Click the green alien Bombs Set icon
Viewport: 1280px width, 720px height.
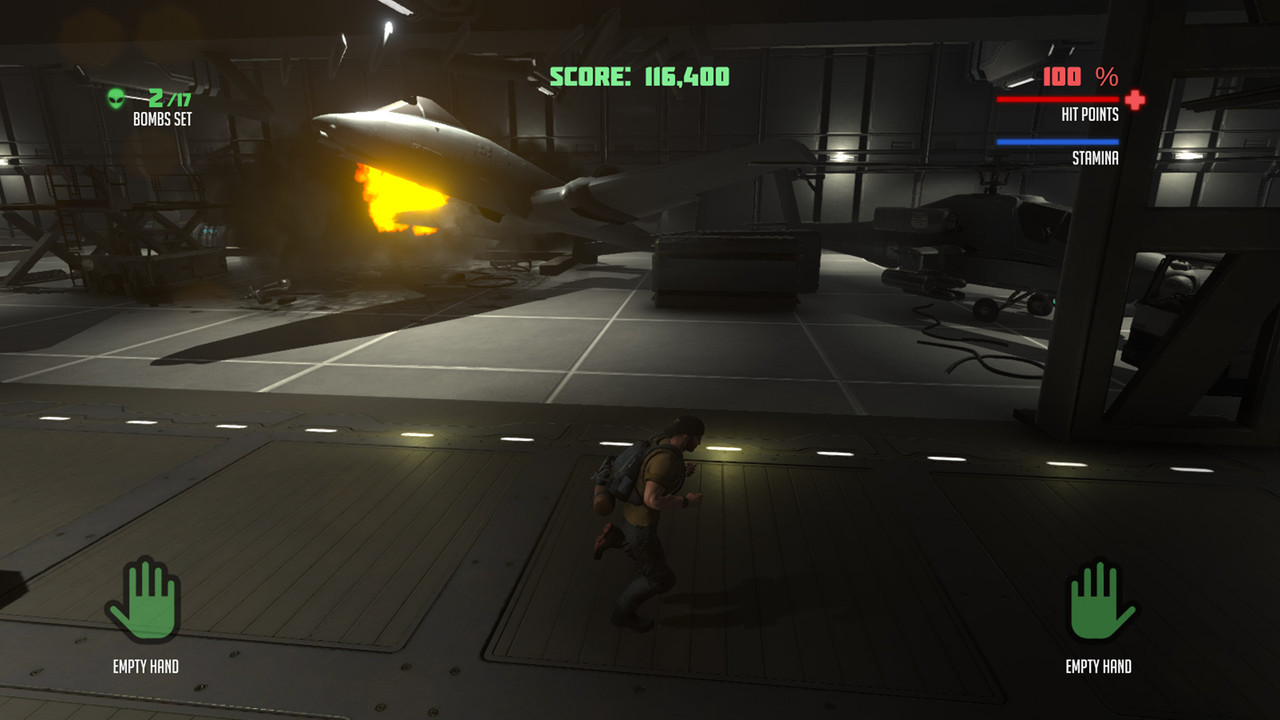[119, 98]
